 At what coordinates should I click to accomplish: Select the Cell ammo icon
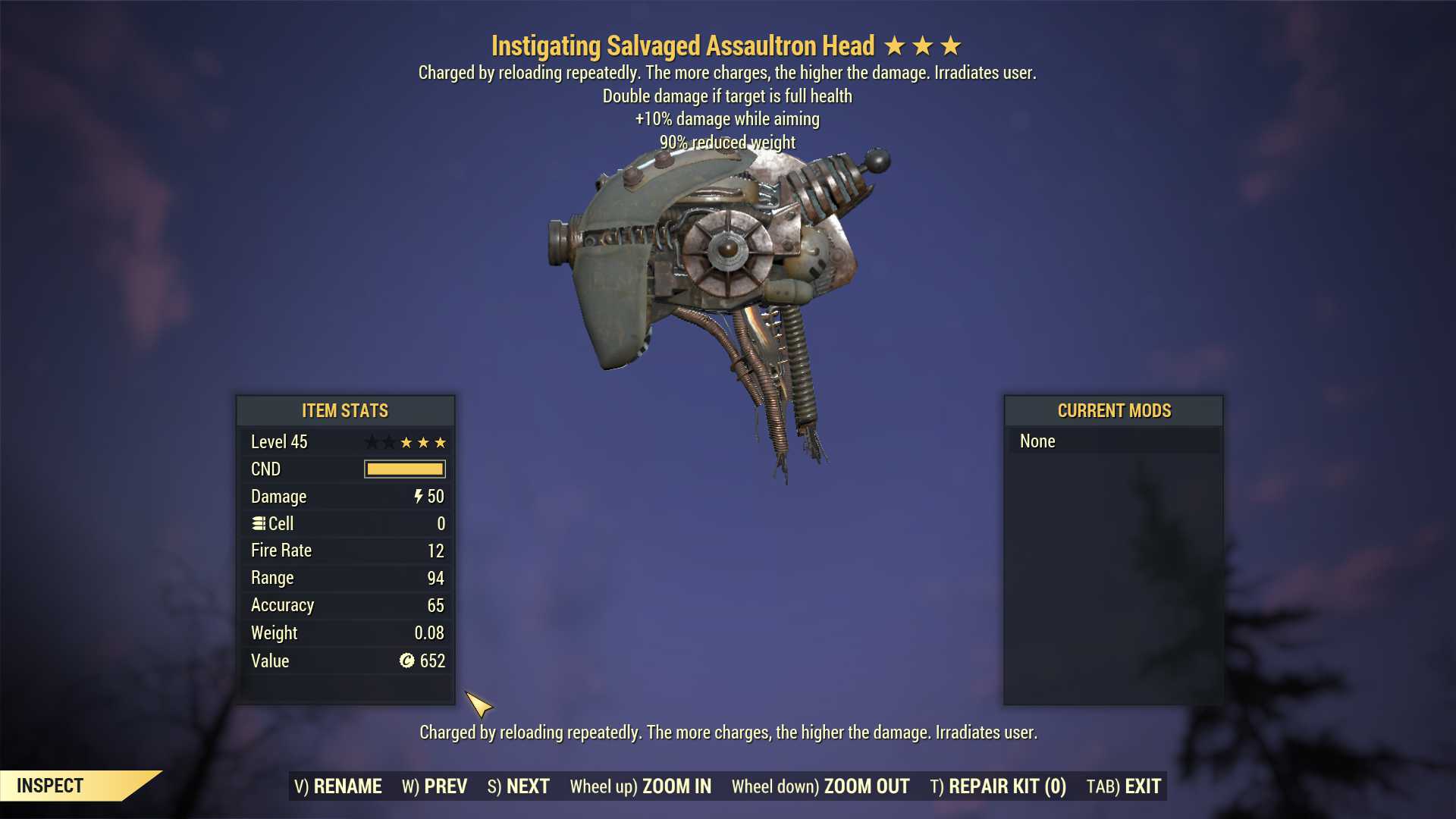[259, 523]
